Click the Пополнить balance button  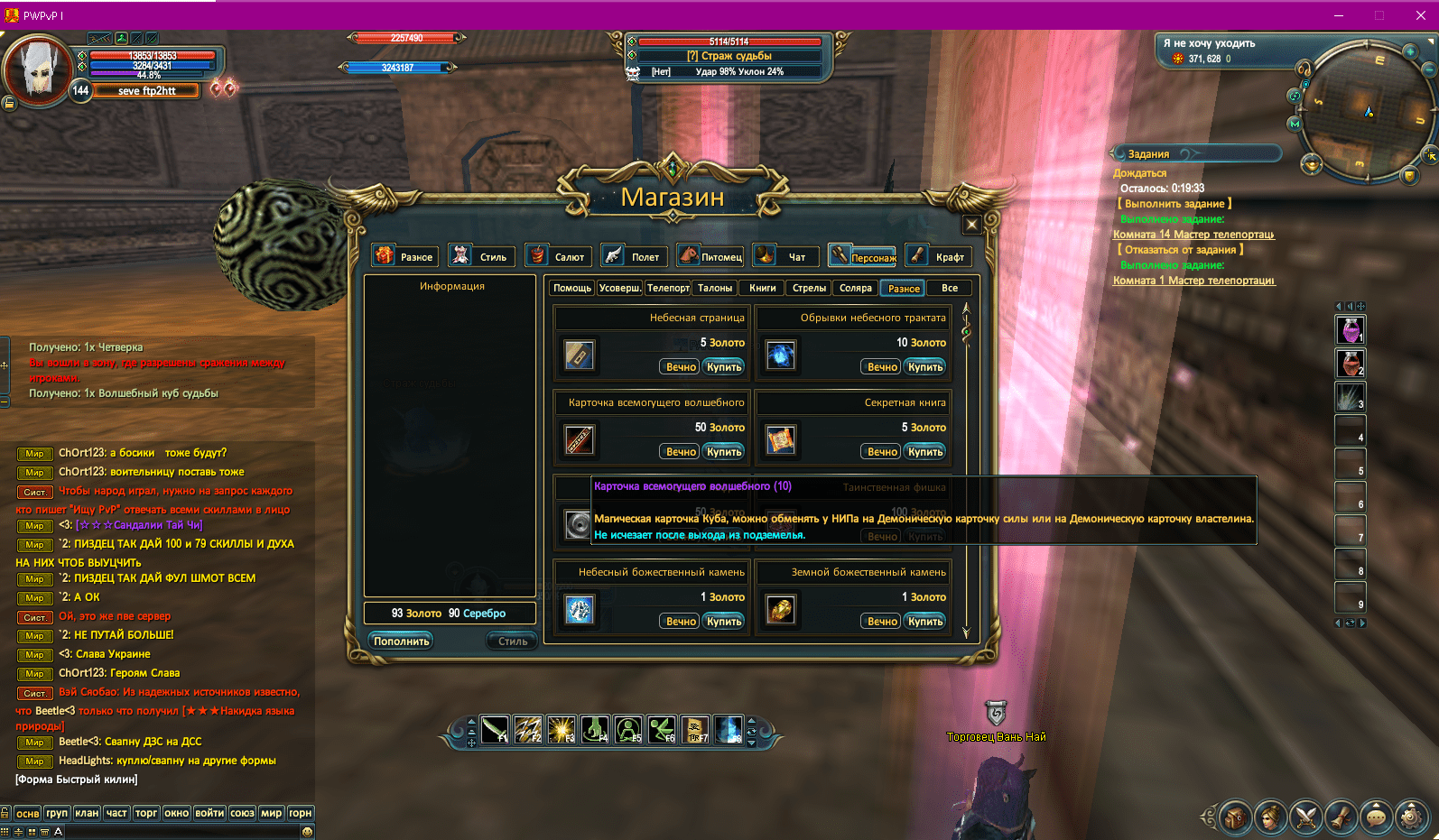click(402, 642)
